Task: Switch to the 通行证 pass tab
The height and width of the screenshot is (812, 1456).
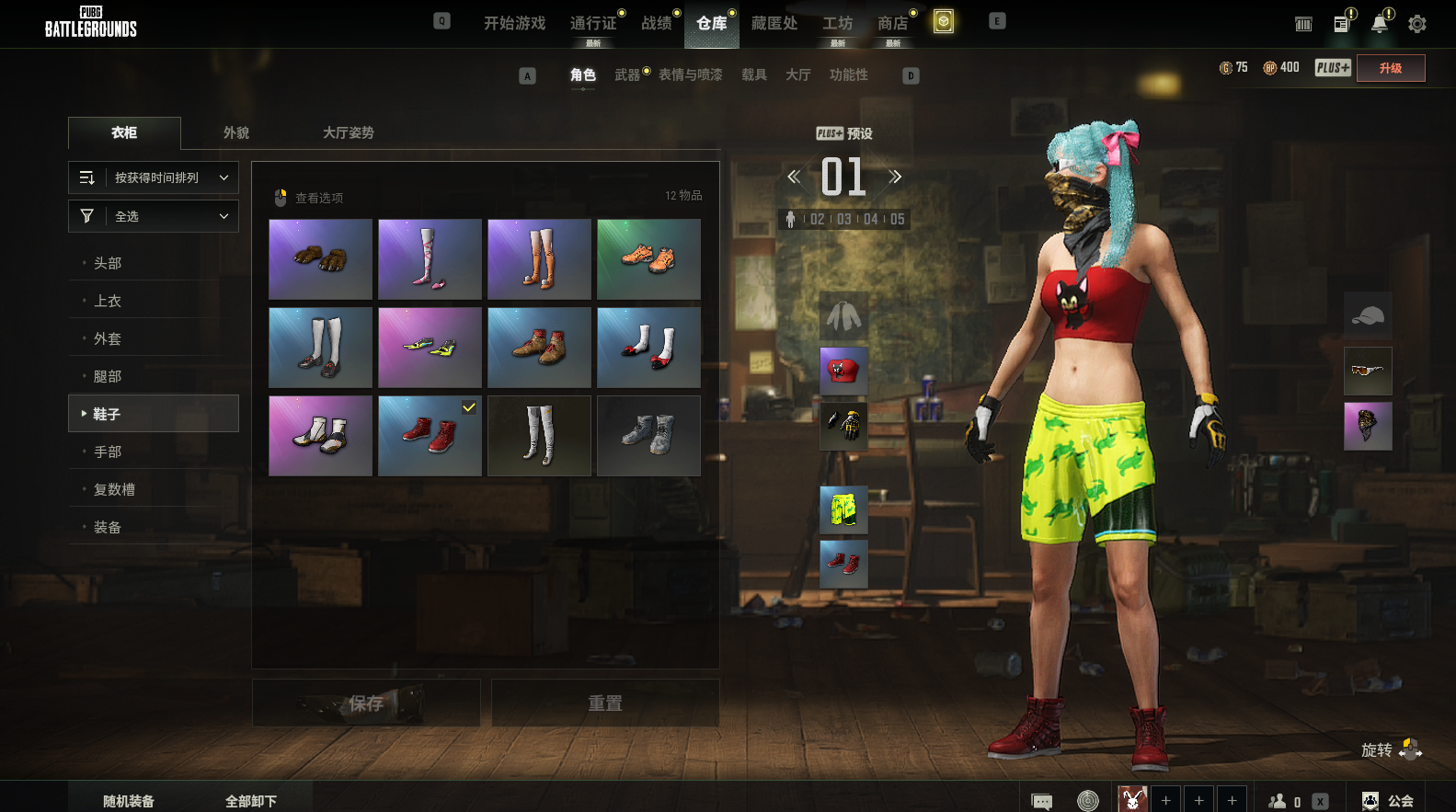Action: pos(593,23)
